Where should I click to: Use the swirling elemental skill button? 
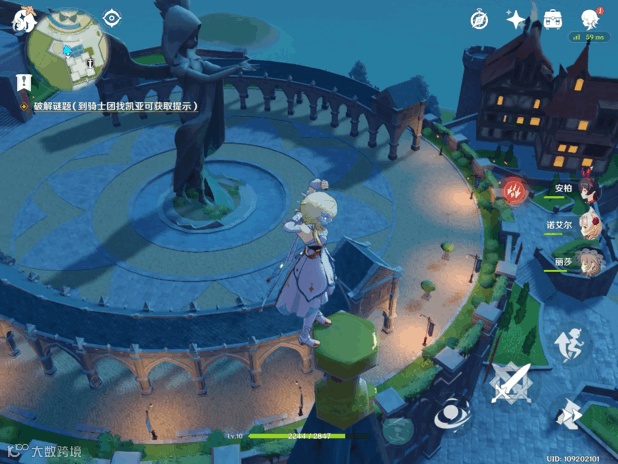pyautogui.click(x=453, y=412)
